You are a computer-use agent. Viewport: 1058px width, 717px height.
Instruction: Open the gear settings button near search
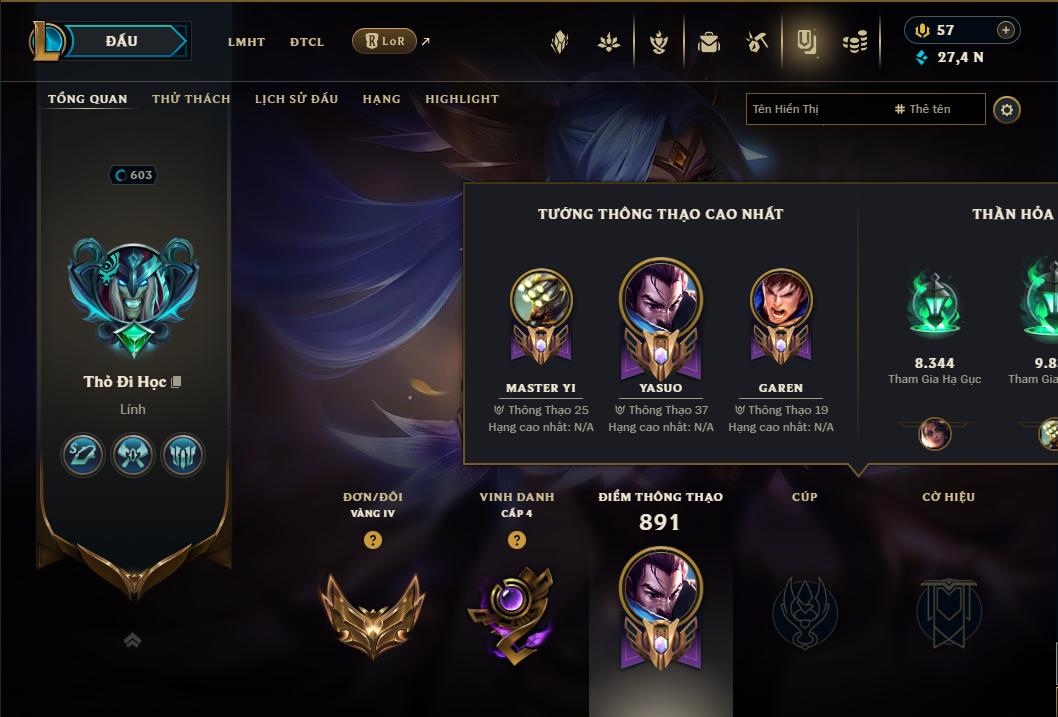click(x=1007, y=109)
